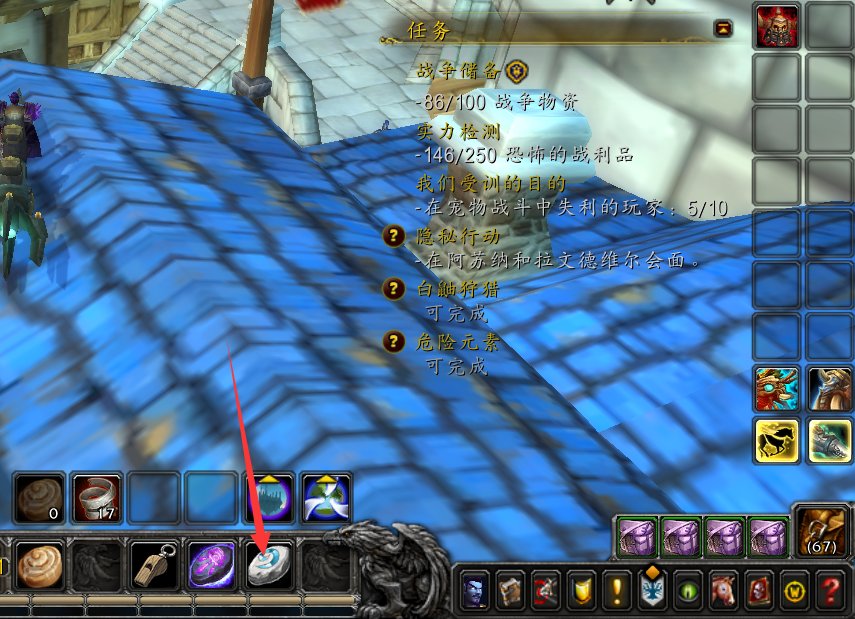Screen dimensions: 855x619
Task: Activate the floating city portal spell
Action: [x=270, y=498]
